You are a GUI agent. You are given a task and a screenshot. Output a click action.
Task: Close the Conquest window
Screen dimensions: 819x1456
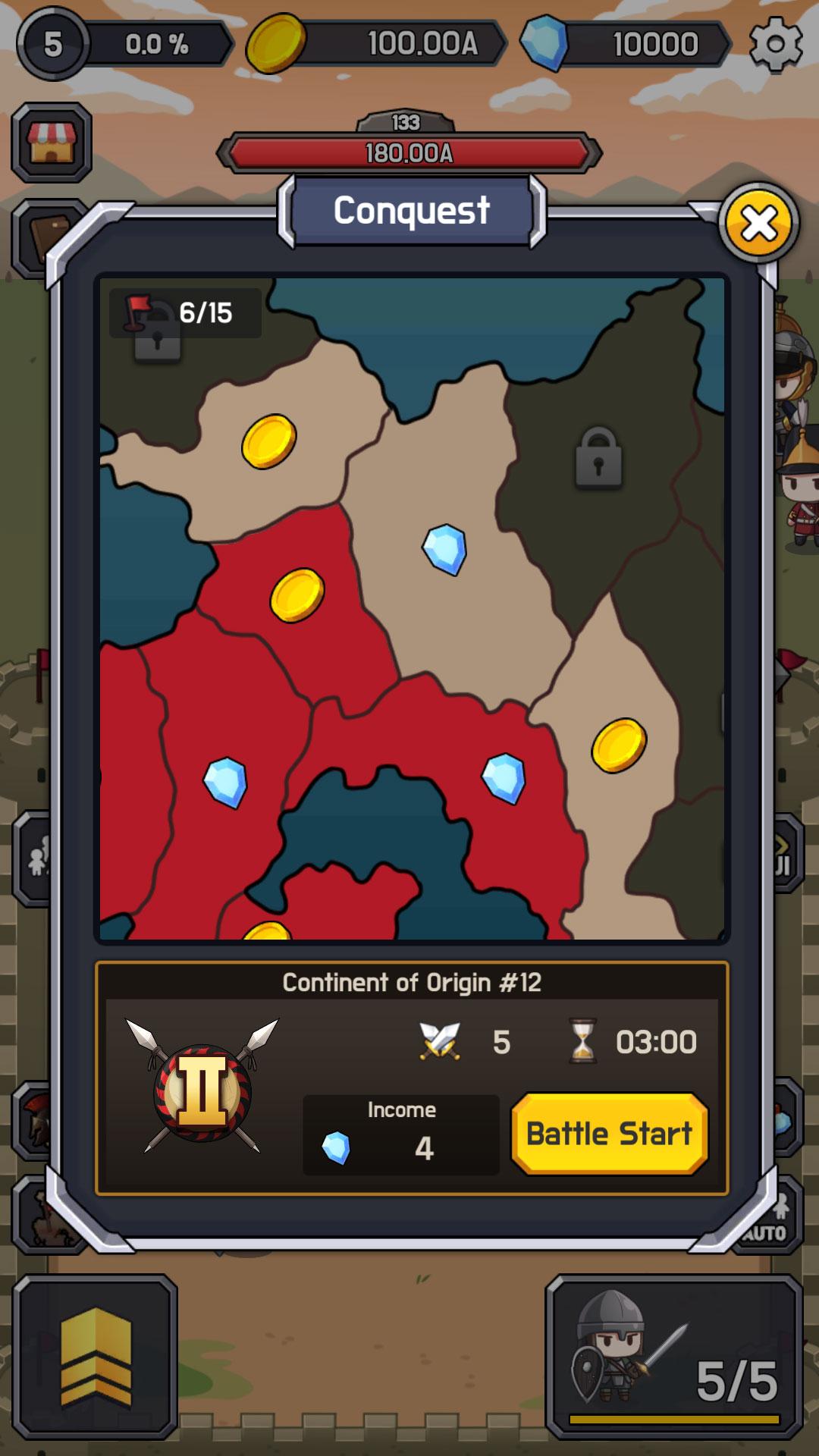pyautogui.click(x=758, y=223)
